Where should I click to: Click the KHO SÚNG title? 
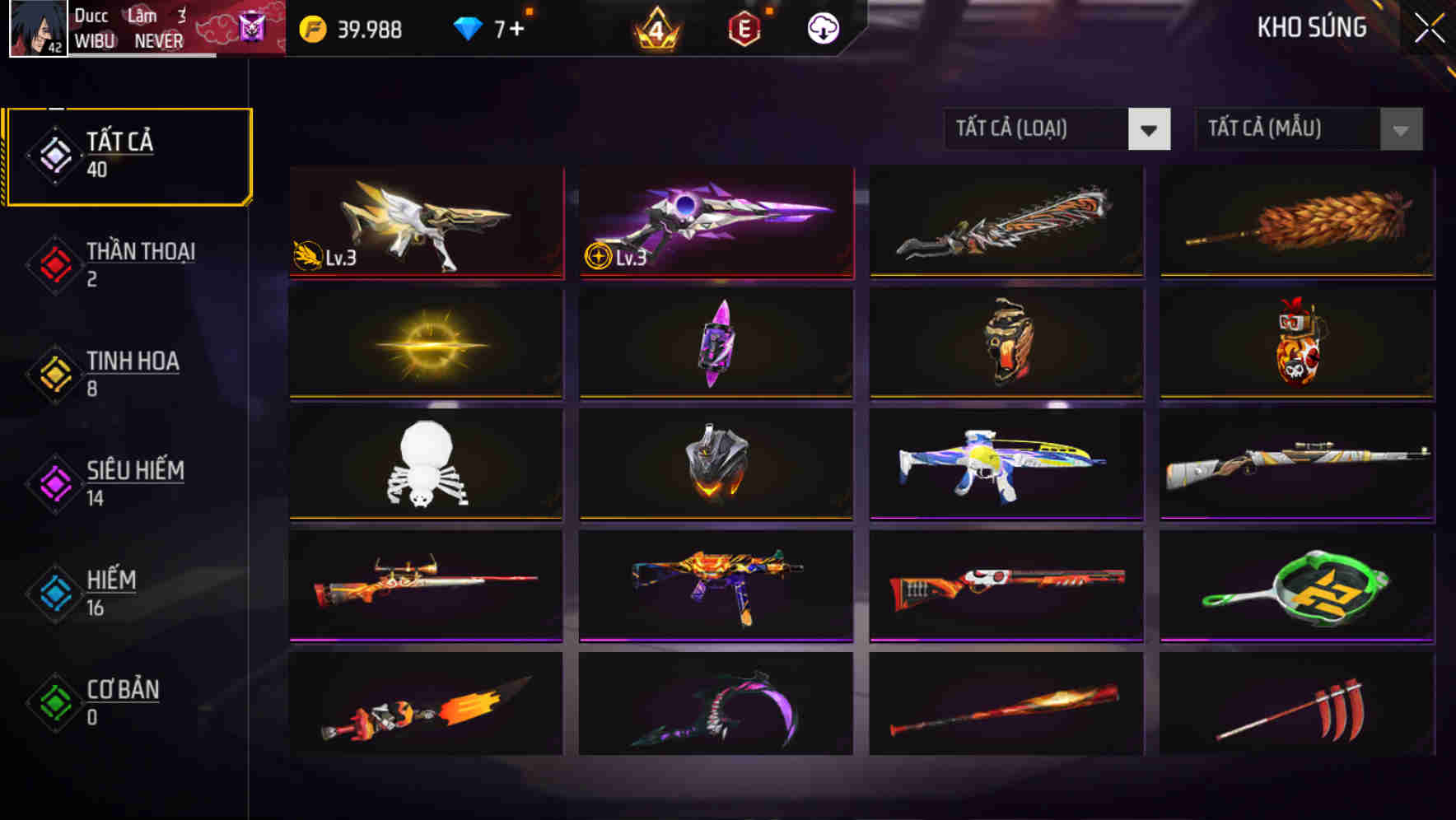point(1313,27)
